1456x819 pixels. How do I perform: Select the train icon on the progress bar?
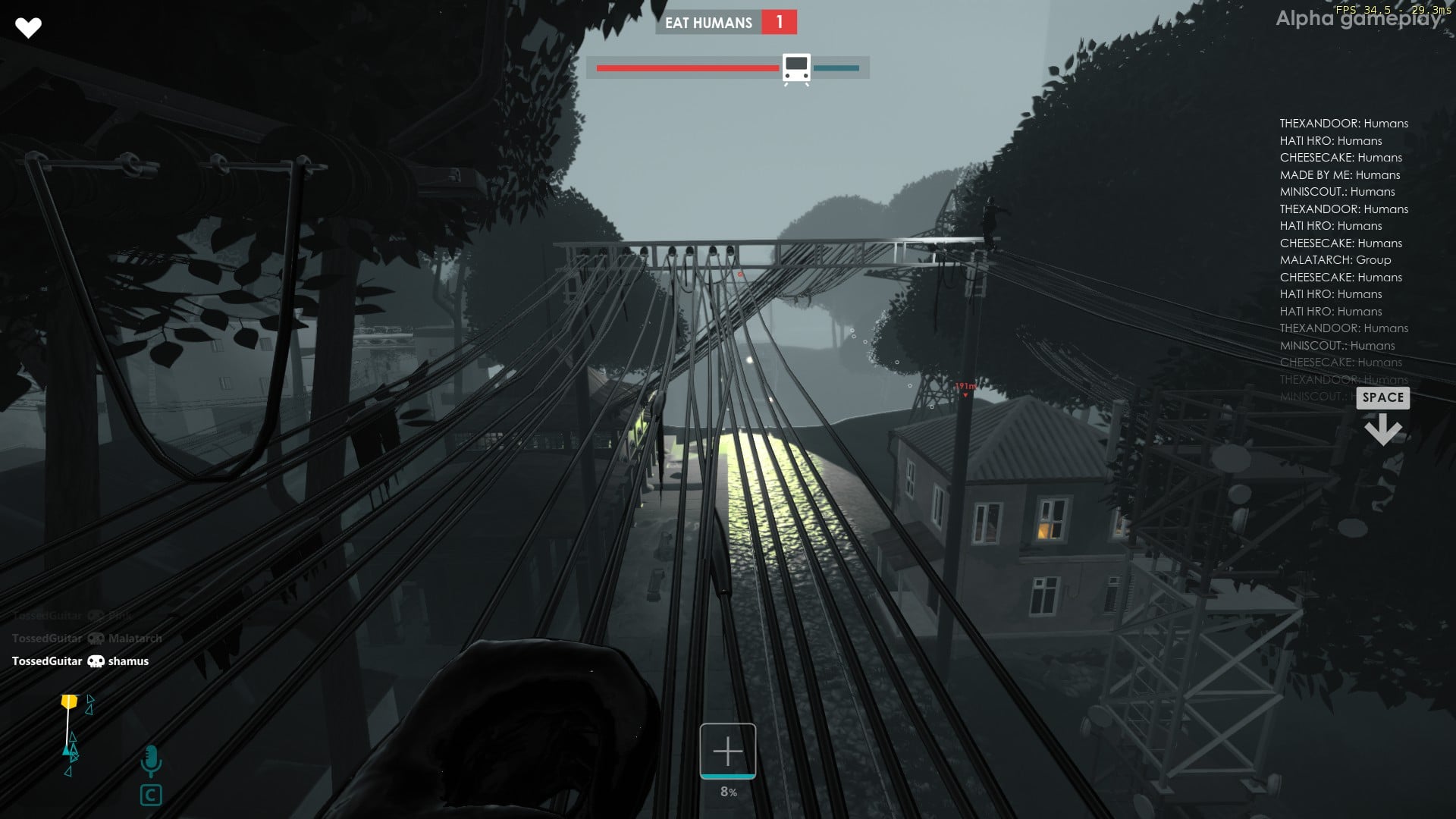point(795,67)
